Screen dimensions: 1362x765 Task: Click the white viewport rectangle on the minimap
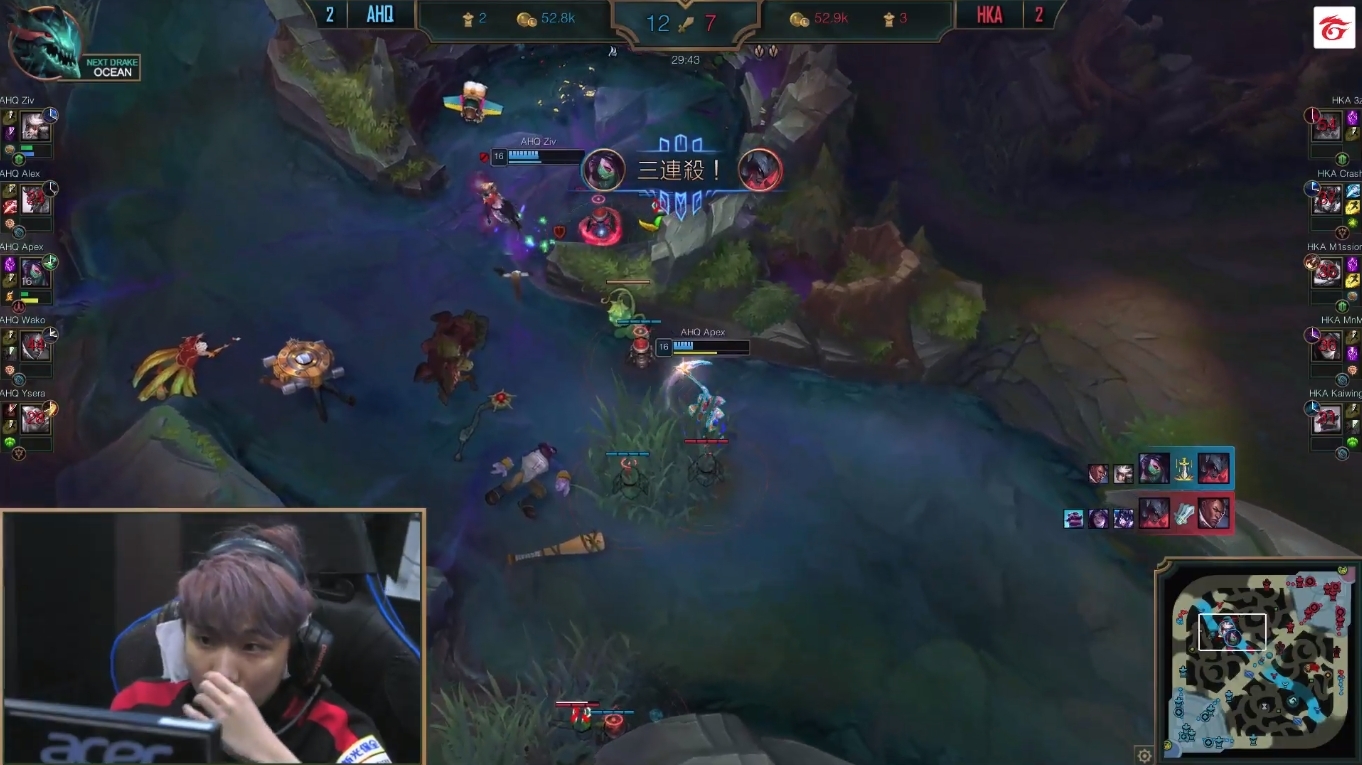1233,631
